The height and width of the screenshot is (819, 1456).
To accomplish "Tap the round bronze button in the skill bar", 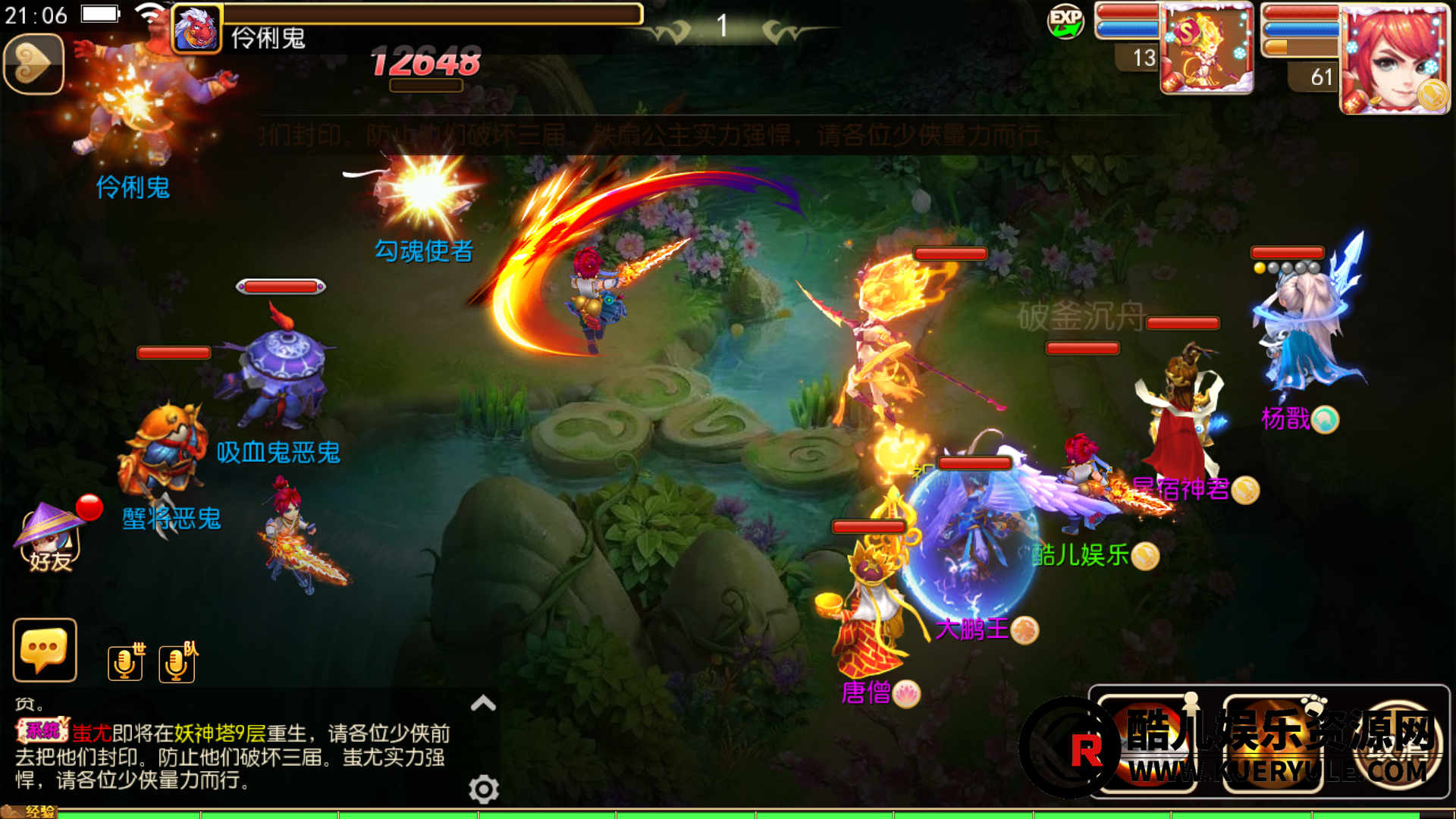I will [1399, 745].
